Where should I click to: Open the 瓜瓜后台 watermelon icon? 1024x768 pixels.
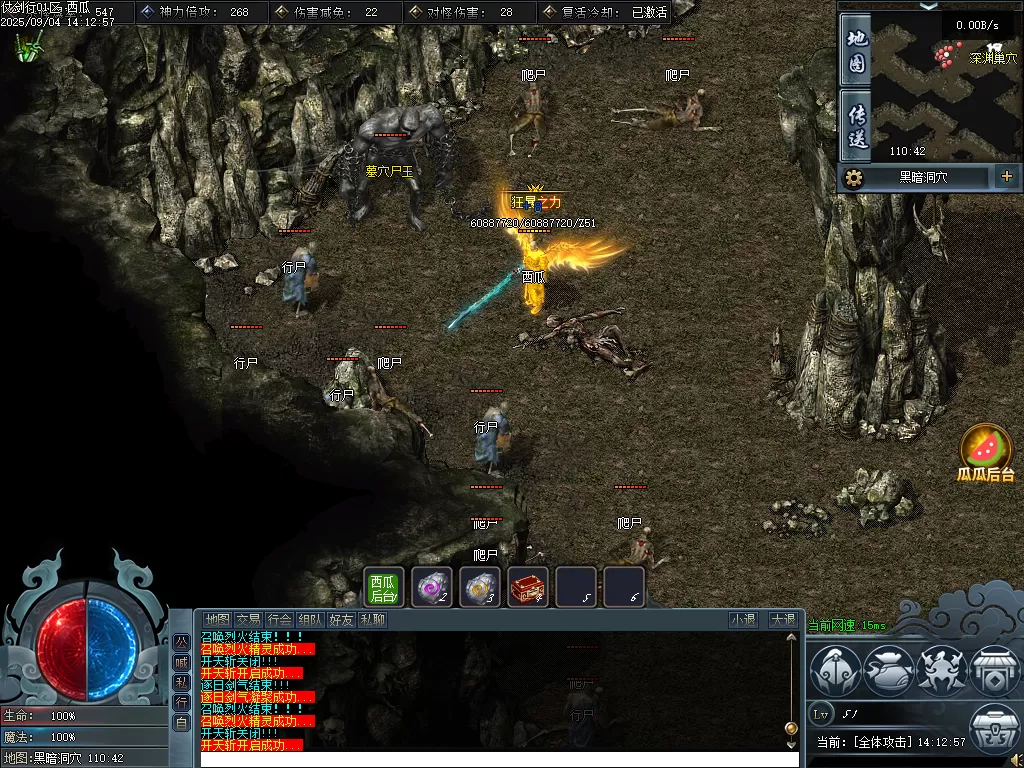pyautogui.click(x=986, y=450)
